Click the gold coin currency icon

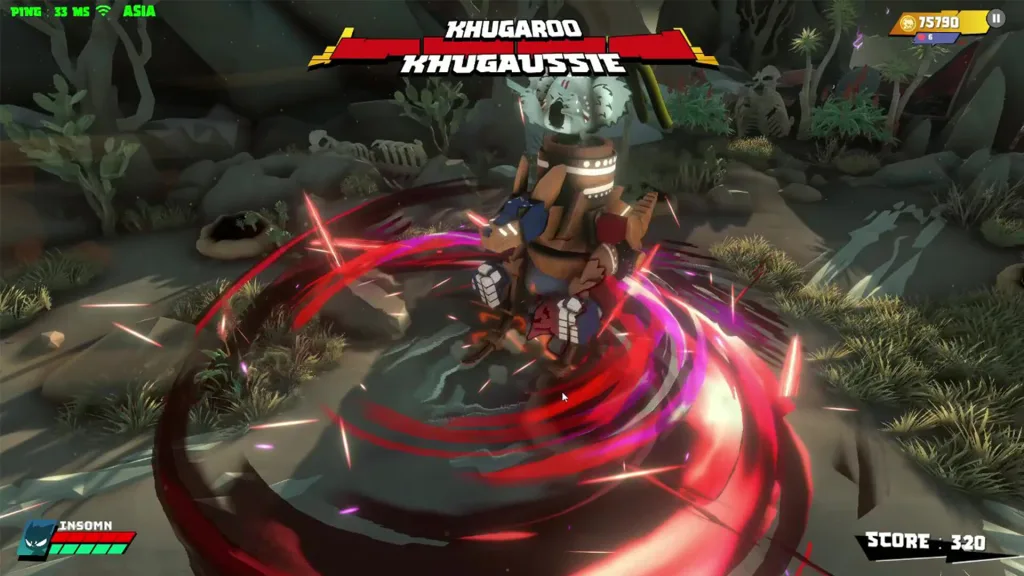[908, 21]
